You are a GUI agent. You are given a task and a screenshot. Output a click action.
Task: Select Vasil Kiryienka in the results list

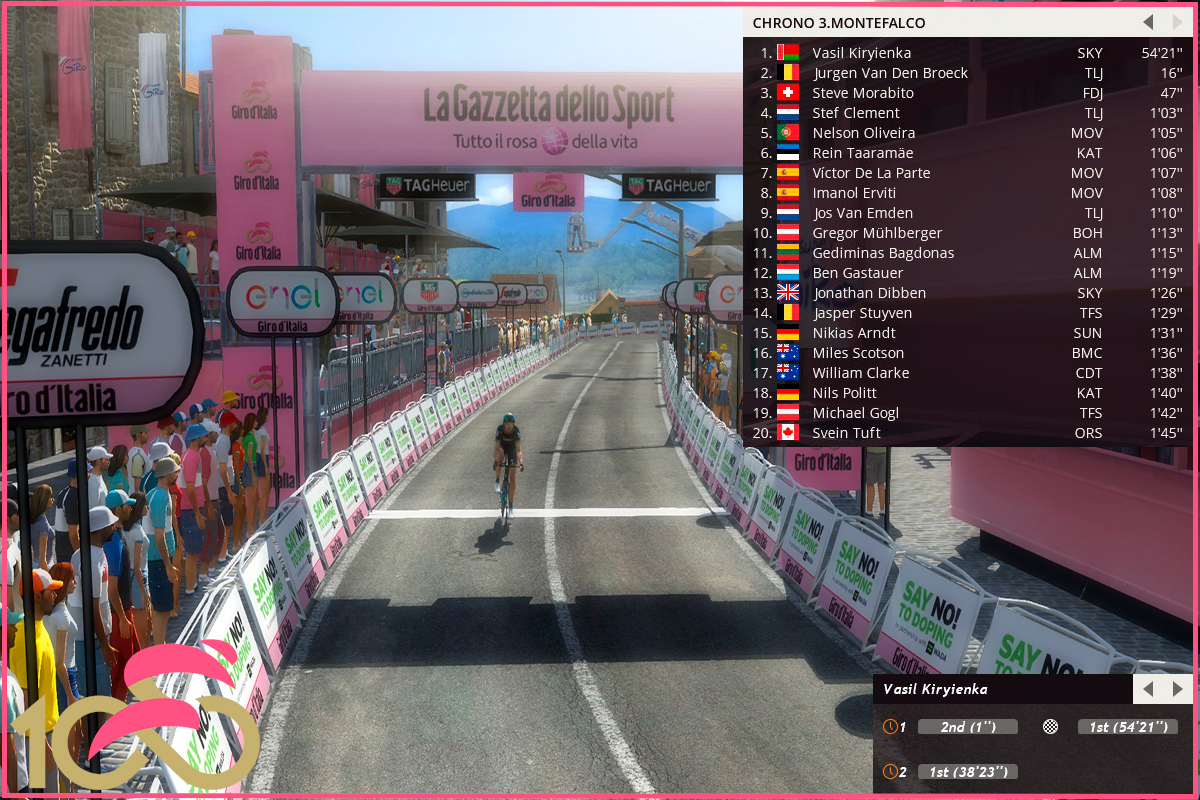coord(861,53)
